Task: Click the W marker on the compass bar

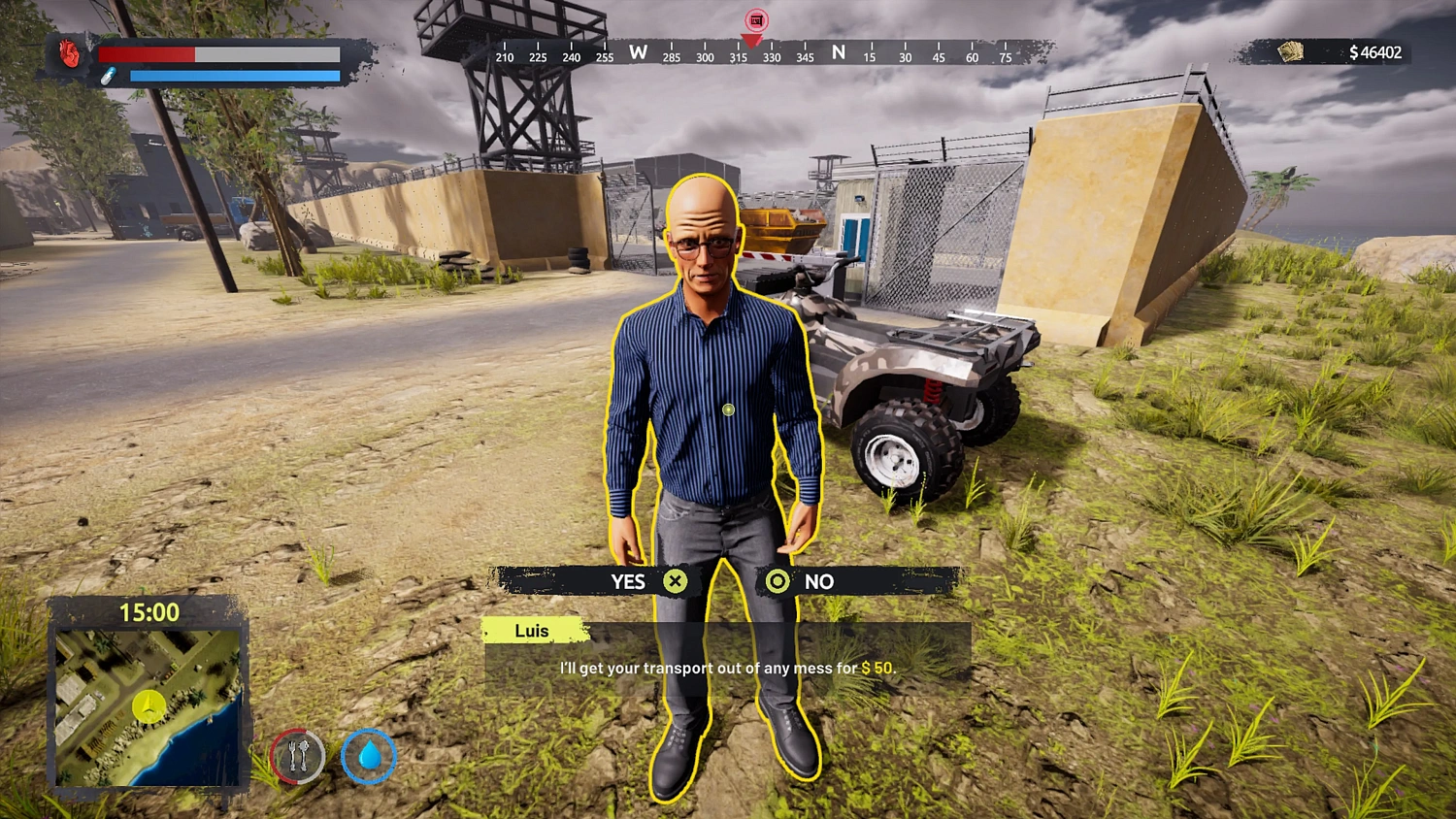Action: click(637, 54)
